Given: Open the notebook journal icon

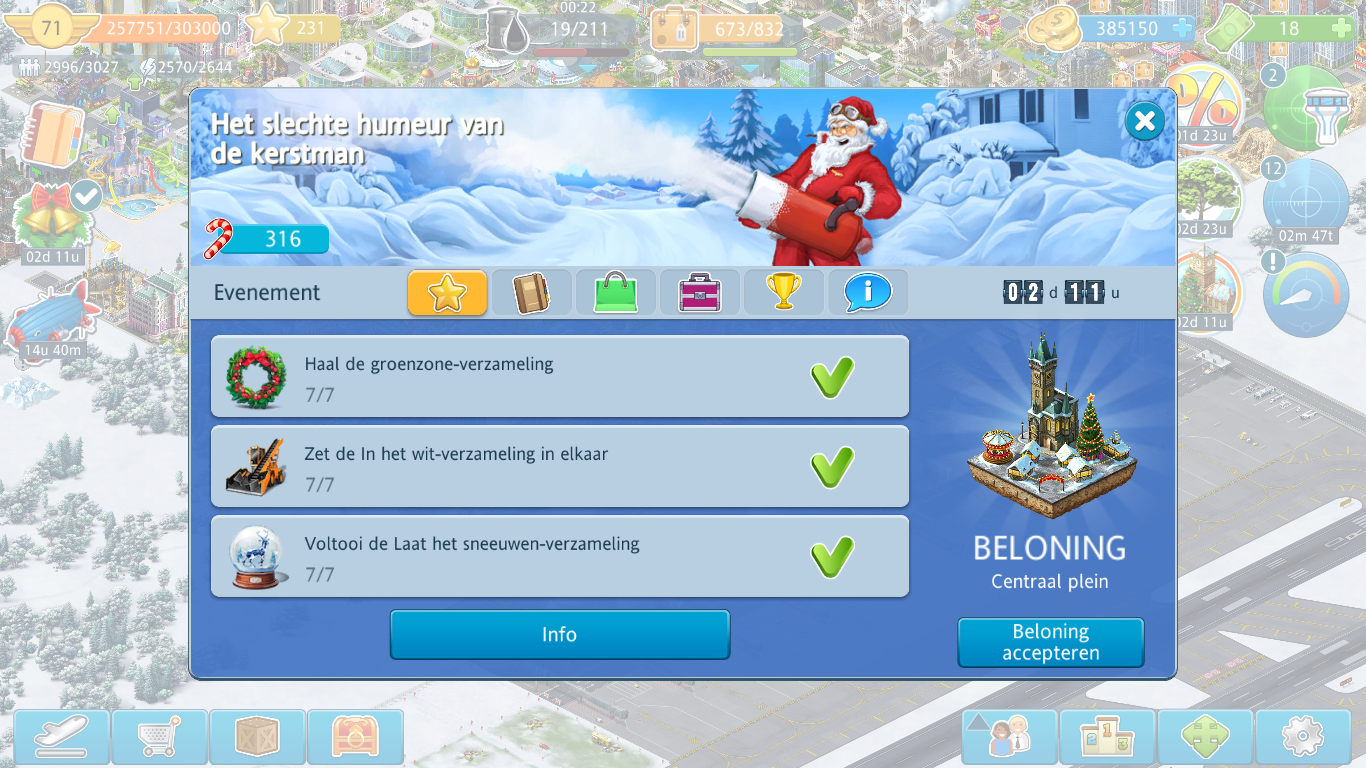Looking at the screenshot, I should [55, 133].
